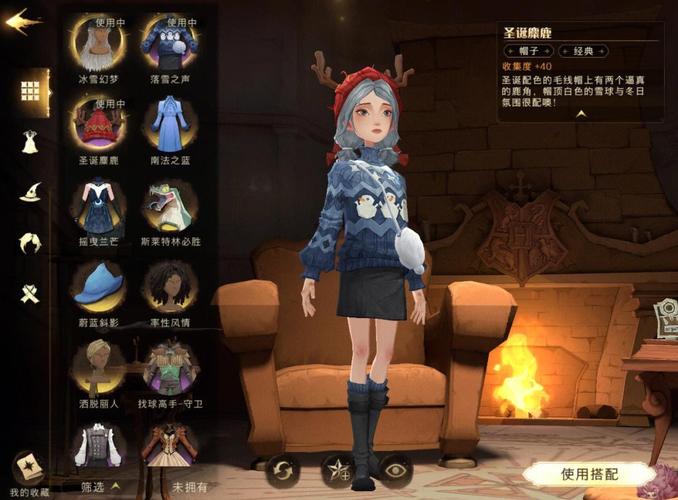Select the crossed ribbon accessory tab
Image resolution: width=678 pixels, height=500 pixels.
[30, 294]
